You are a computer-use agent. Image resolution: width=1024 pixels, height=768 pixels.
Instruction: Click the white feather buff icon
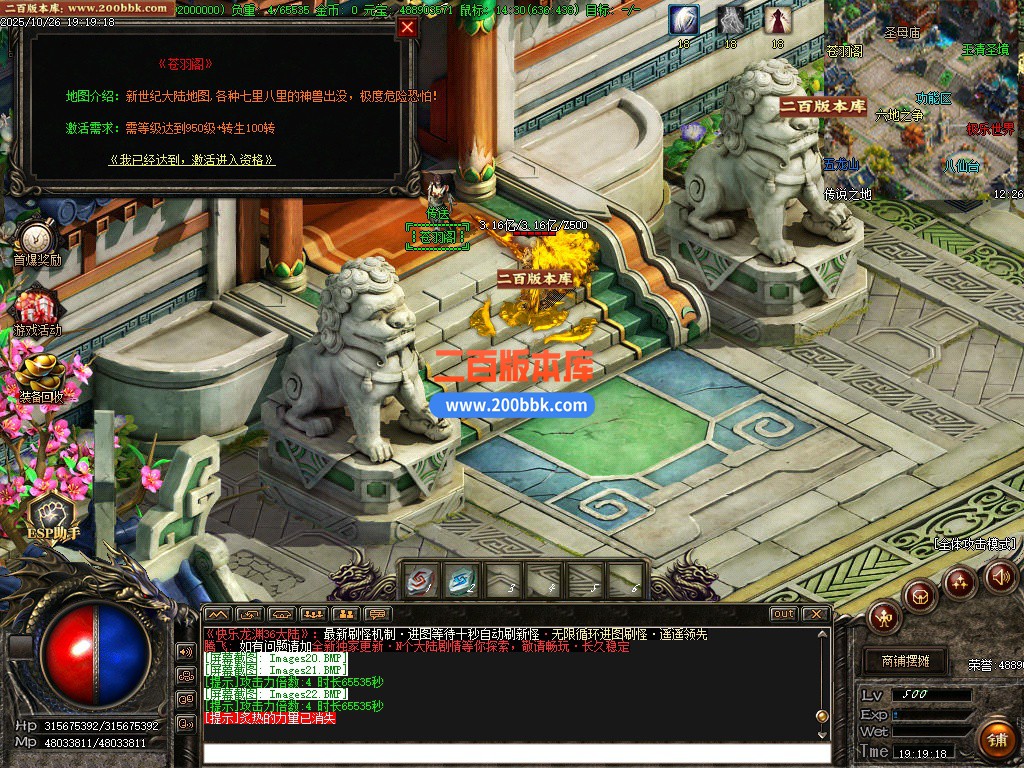(x=684, y=20)
